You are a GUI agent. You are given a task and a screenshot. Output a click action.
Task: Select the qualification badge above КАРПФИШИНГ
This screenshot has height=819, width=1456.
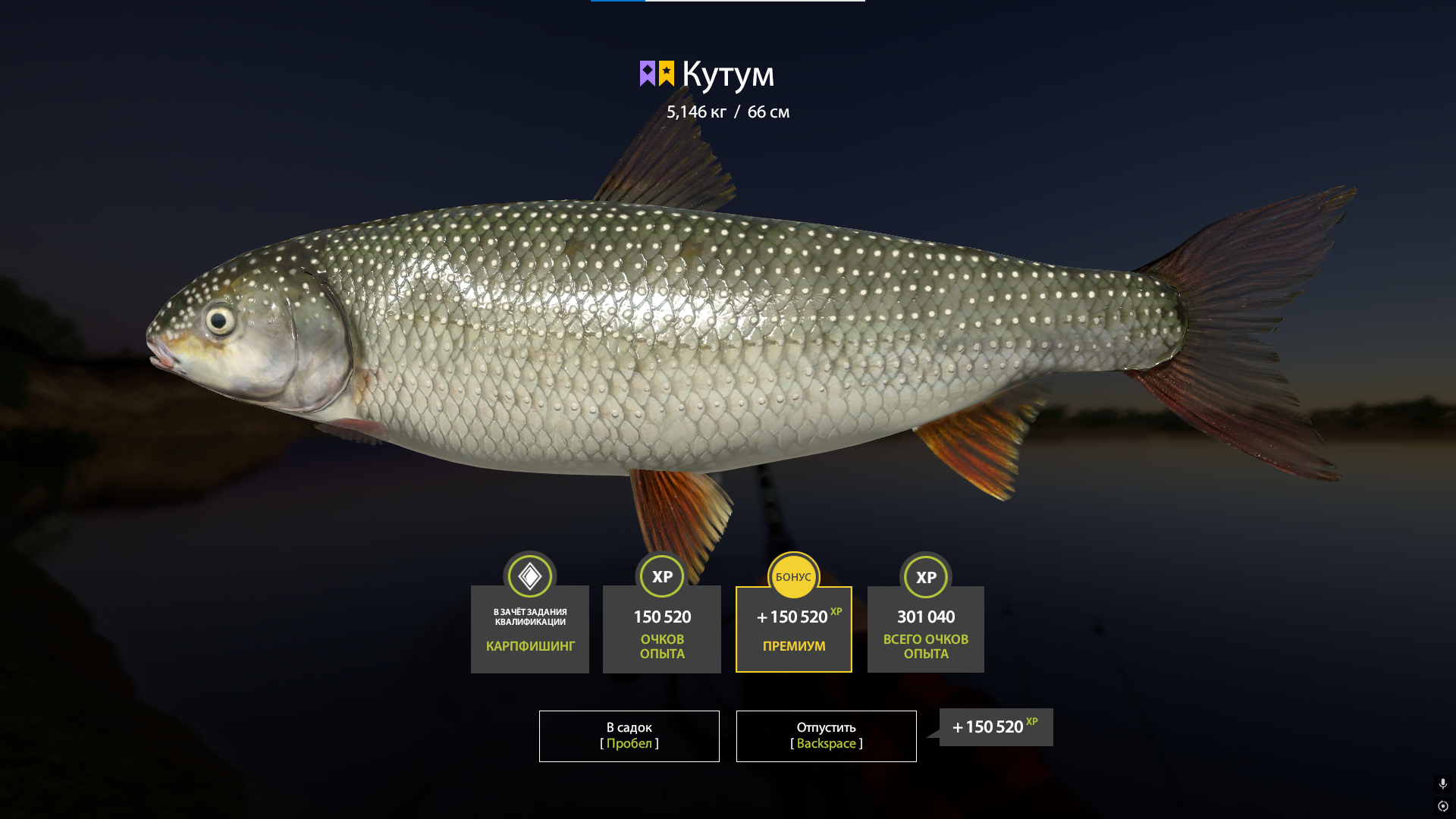[x=529, y=576]
